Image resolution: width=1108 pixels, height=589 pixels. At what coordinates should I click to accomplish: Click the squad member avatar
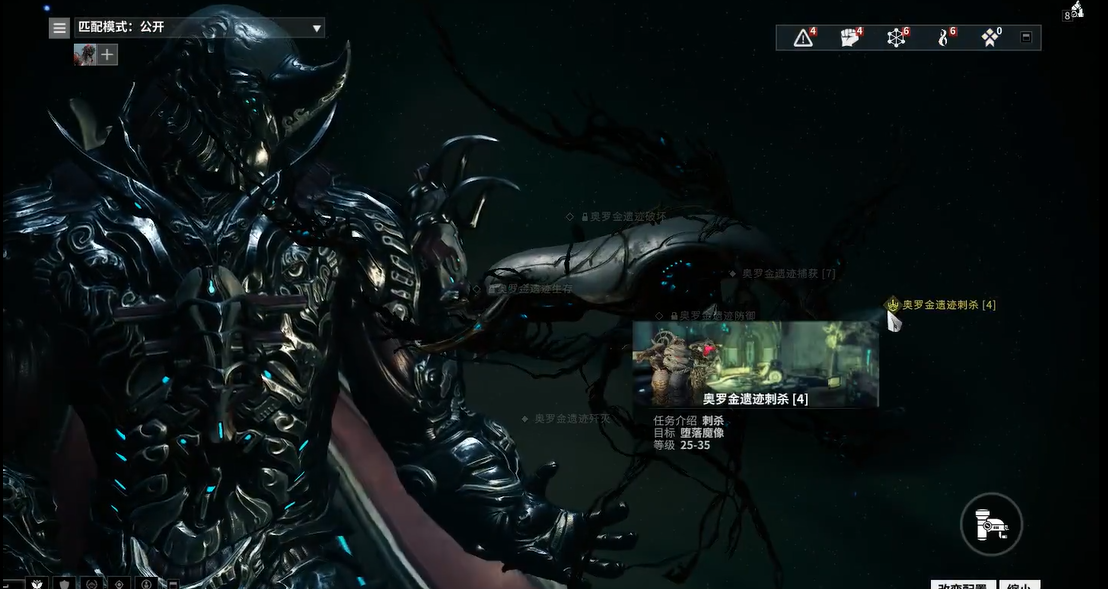tap(84, 54)
